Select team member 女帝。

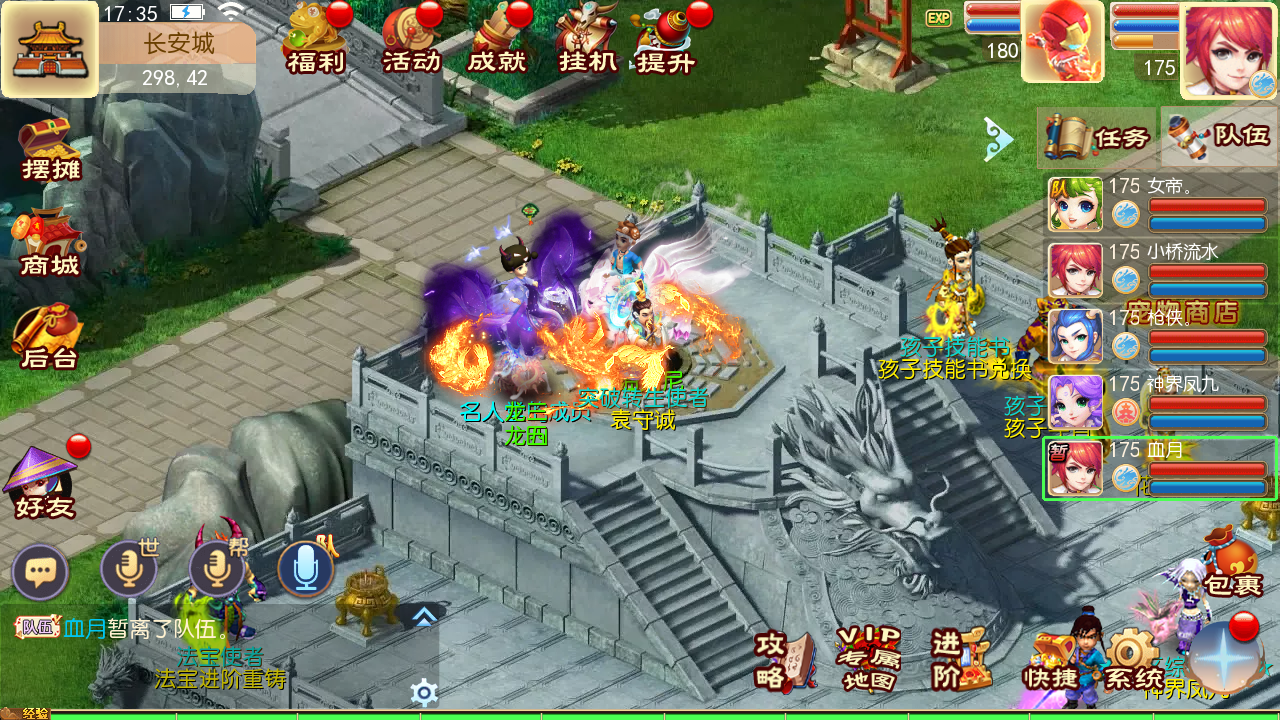(1160, 204)
